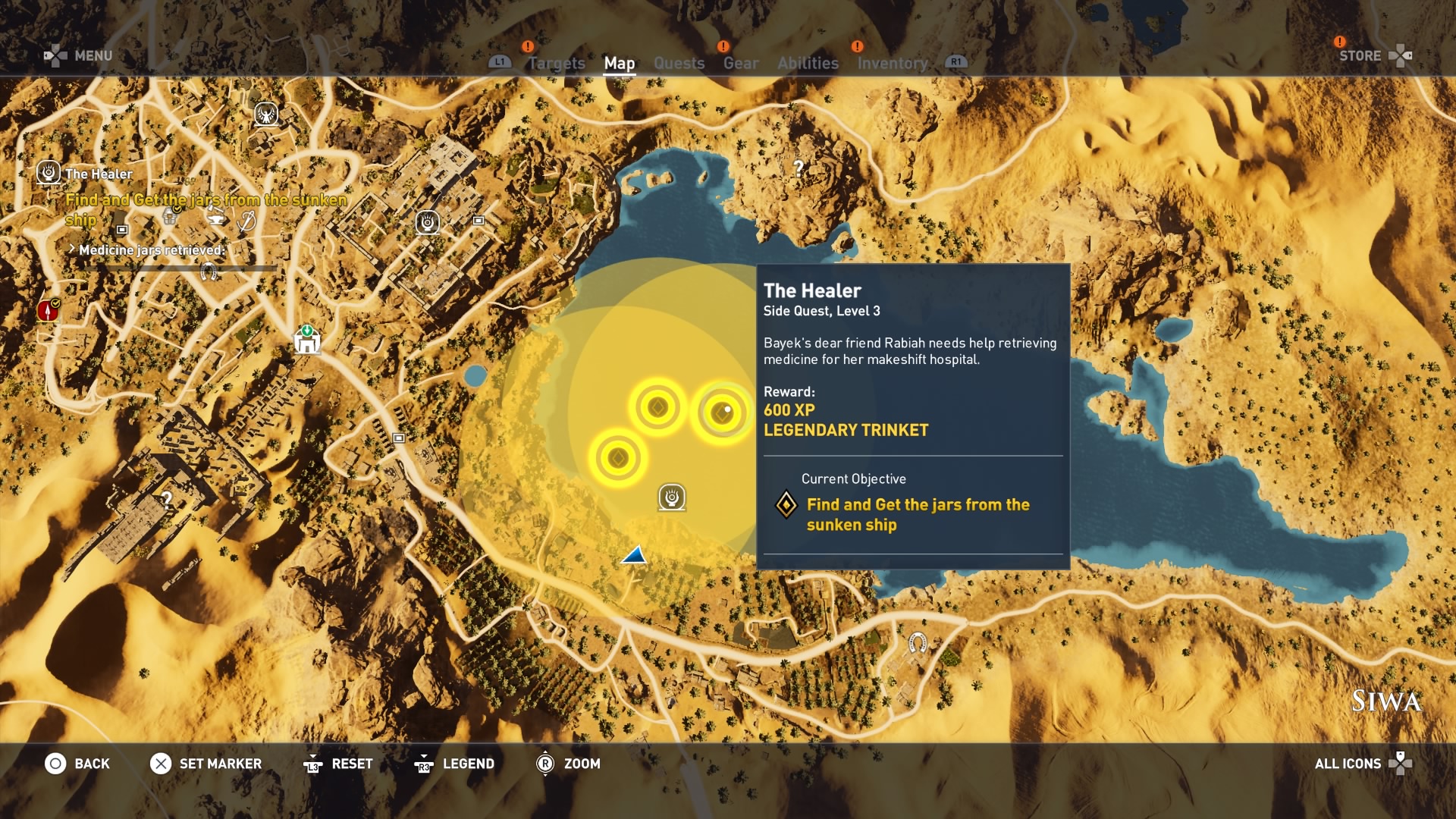
Task: Switch to the Inventory tab
Action: pos(893,63)
